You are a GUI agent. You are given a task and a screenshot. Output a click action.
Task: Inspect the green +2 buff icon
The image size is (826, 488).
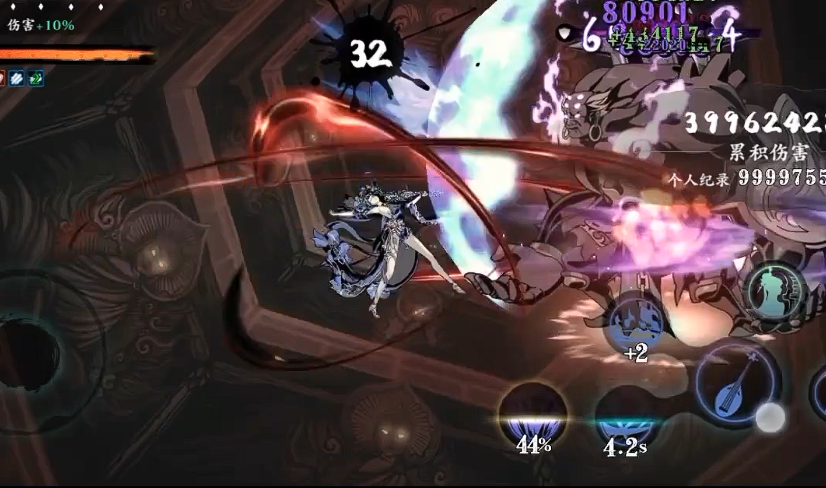tap(35, 77)
